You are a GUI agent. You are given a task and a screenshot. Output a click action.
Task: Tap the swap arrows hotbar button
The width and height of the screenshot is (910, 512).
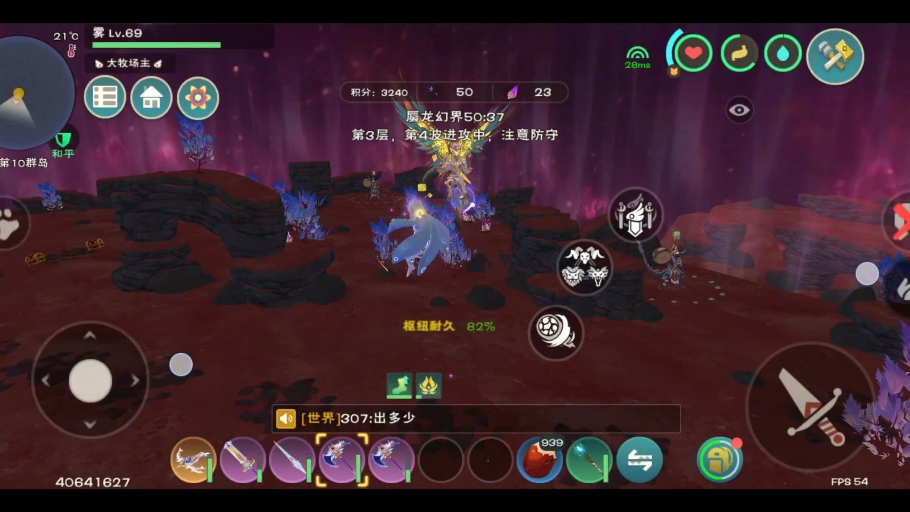click(639, 460)
